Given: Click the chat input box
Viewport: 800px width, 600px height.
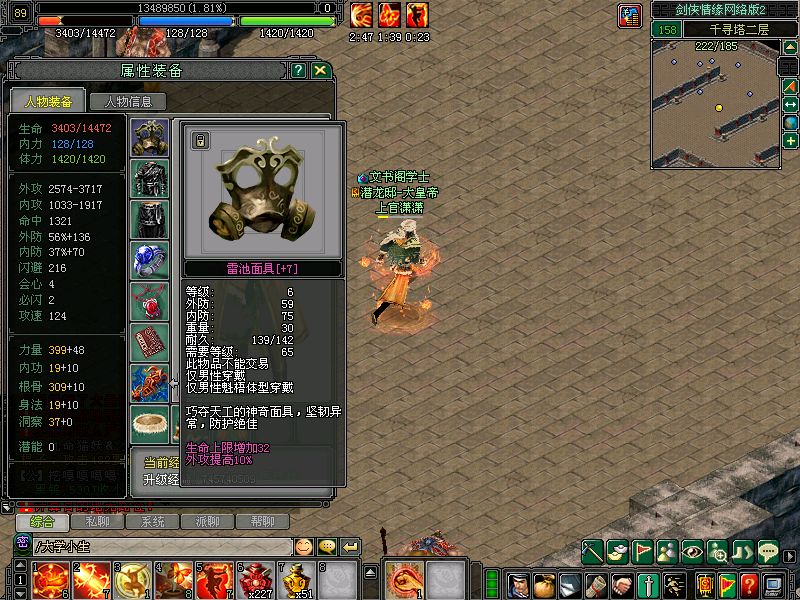Looking at the screenshot, I should [x=160, y=547].
